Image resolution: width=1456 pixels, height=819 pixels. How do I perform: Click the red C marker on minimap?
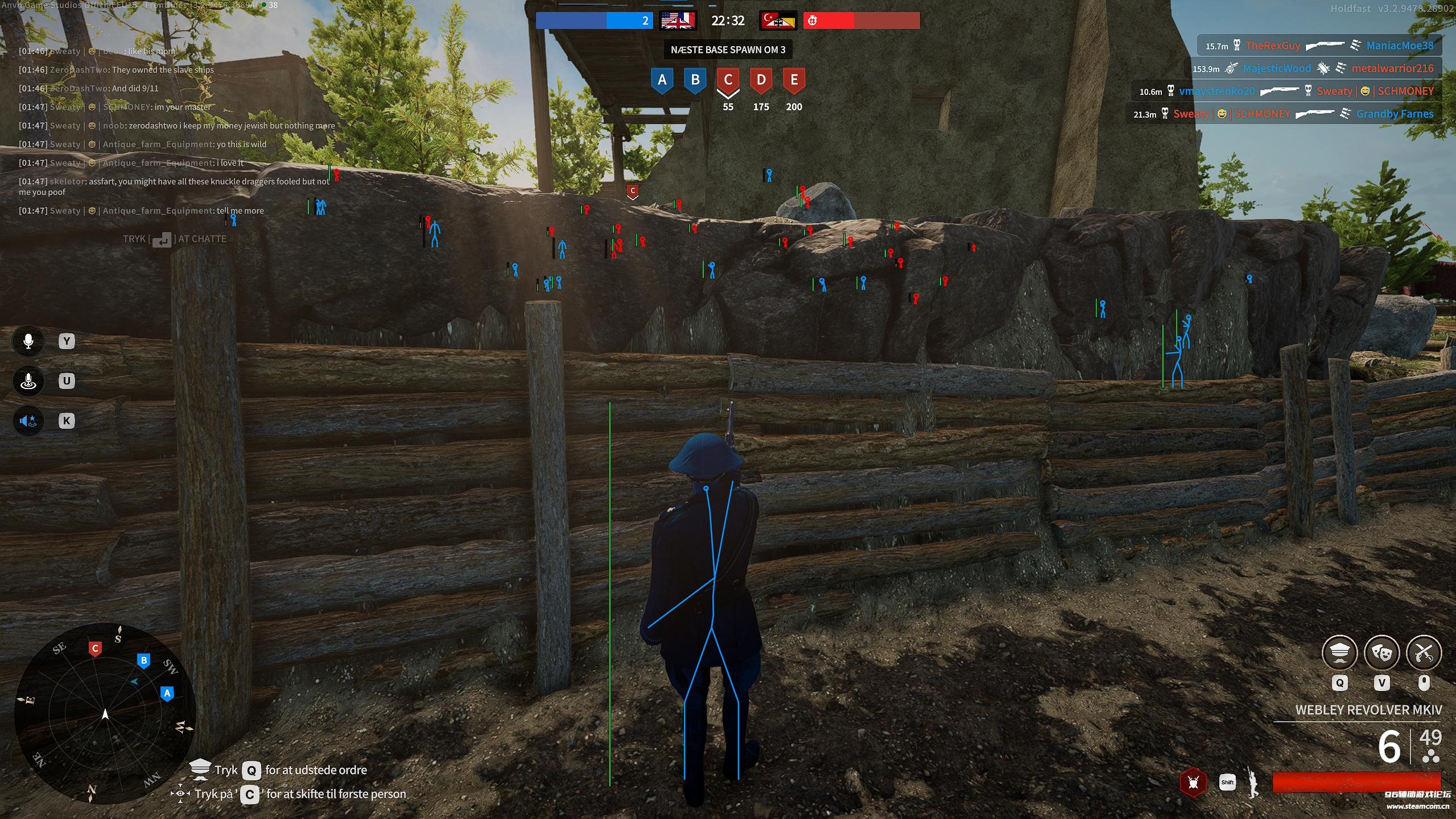(95, 648)
